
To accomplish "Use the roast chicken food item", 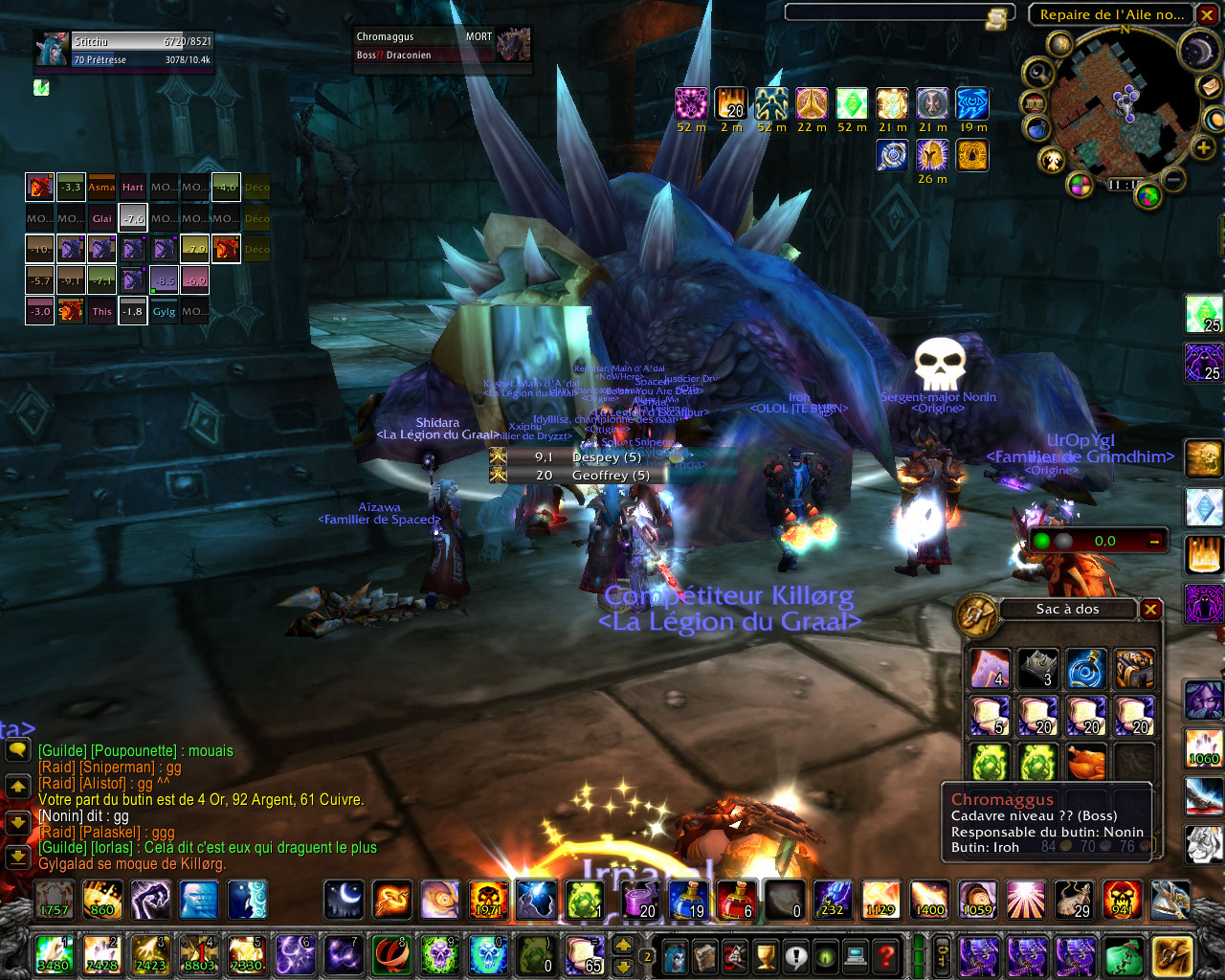I will tap(1086, 763).
